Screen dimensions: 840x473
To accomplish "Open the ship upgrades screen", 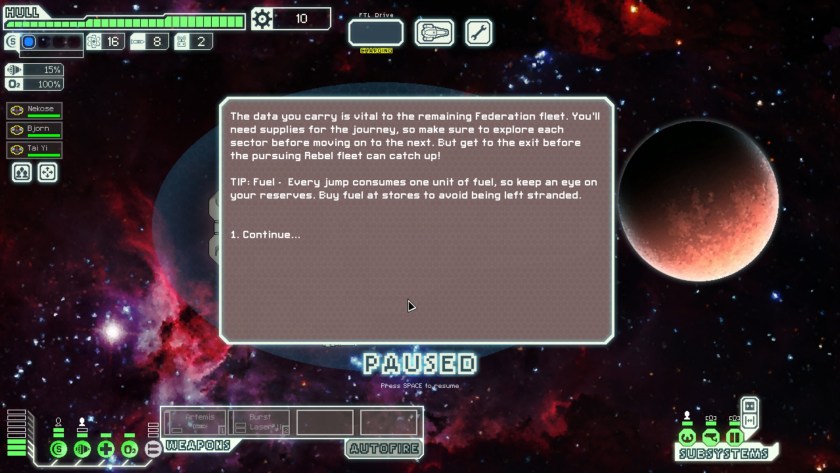I will point(433,32).
